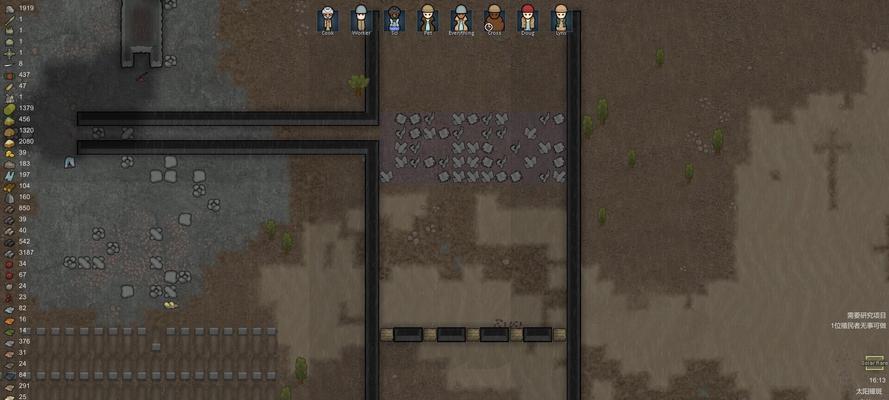Click the 1位殖民者无事可做 idle alert
889x400 pixels.
click(858, 326)
